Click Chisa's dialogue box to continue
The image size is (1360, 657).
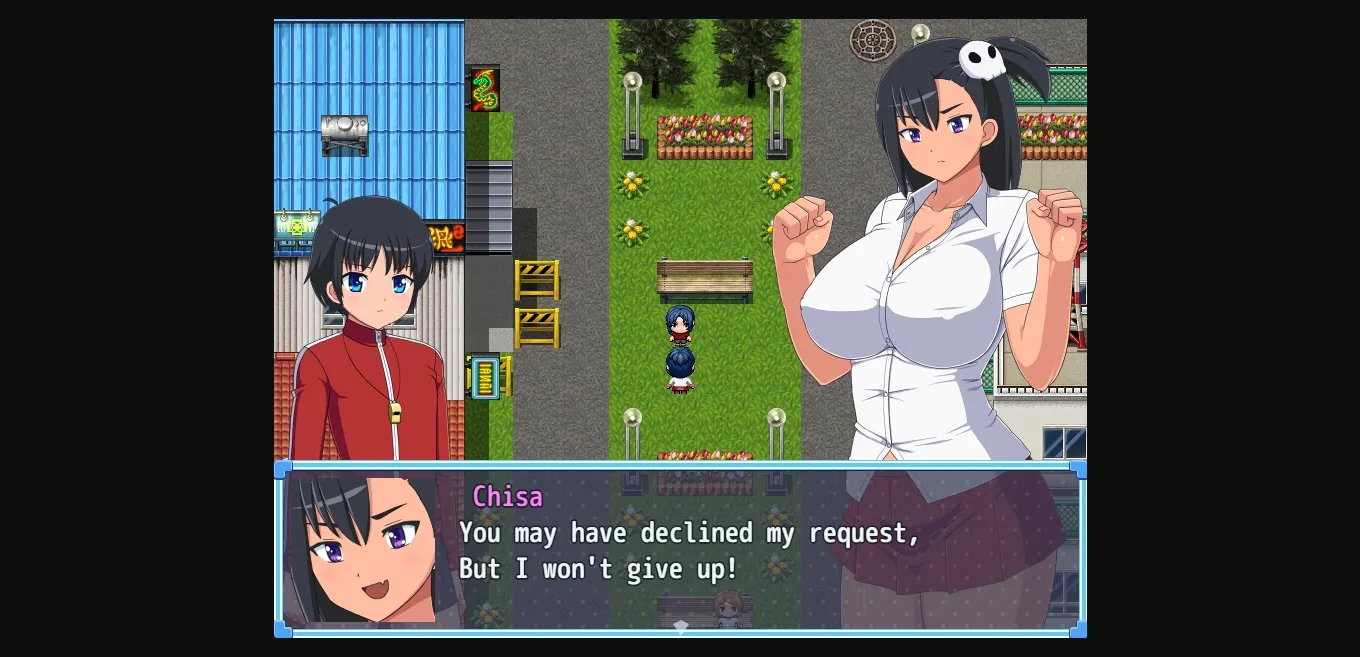680,548
